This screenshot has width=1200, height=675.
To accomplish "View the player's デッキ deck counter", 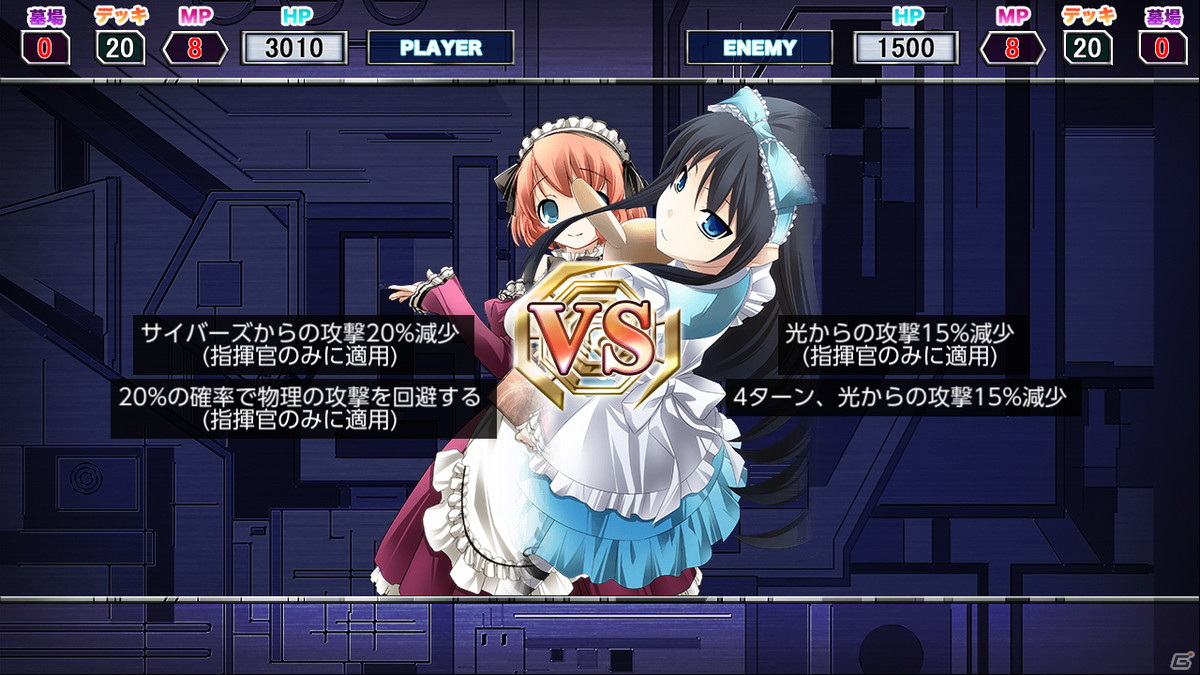I will coord(120,47).
